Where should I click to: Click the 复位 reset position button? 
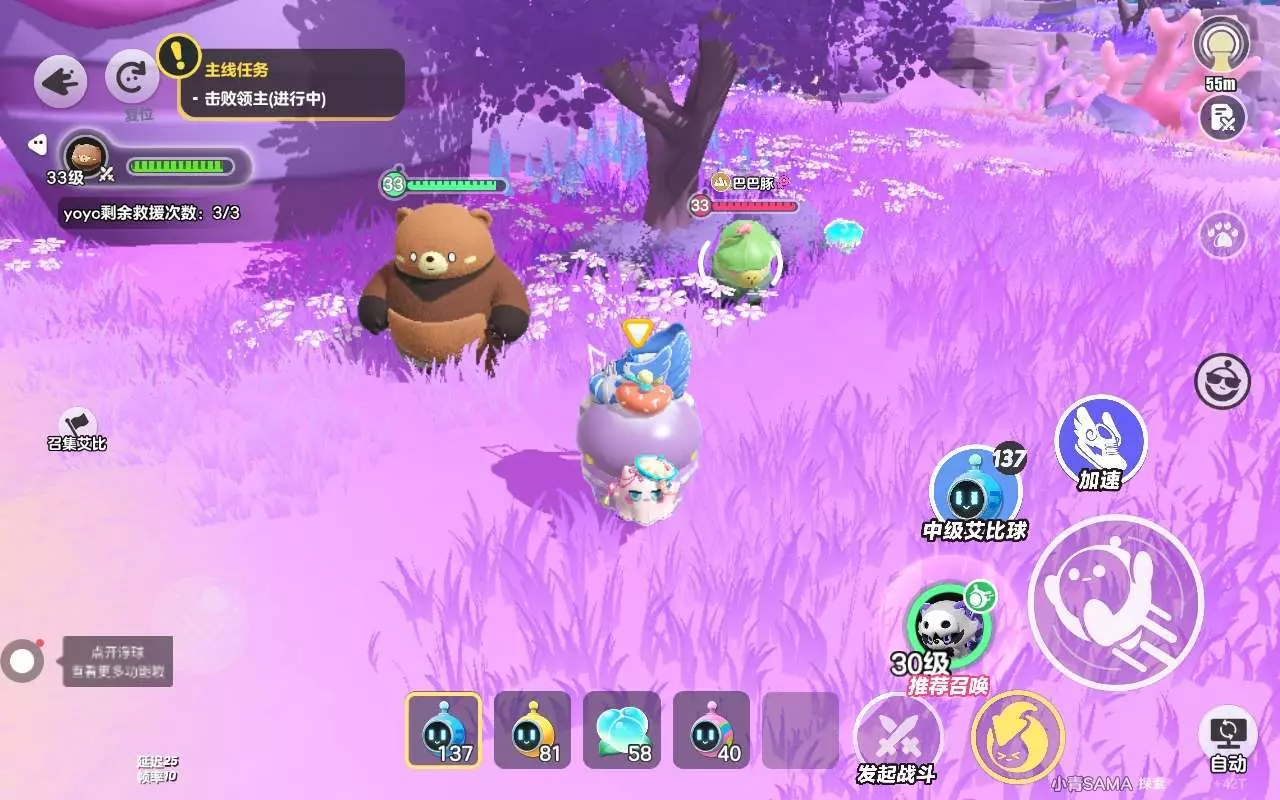click(x=131, y=78)
